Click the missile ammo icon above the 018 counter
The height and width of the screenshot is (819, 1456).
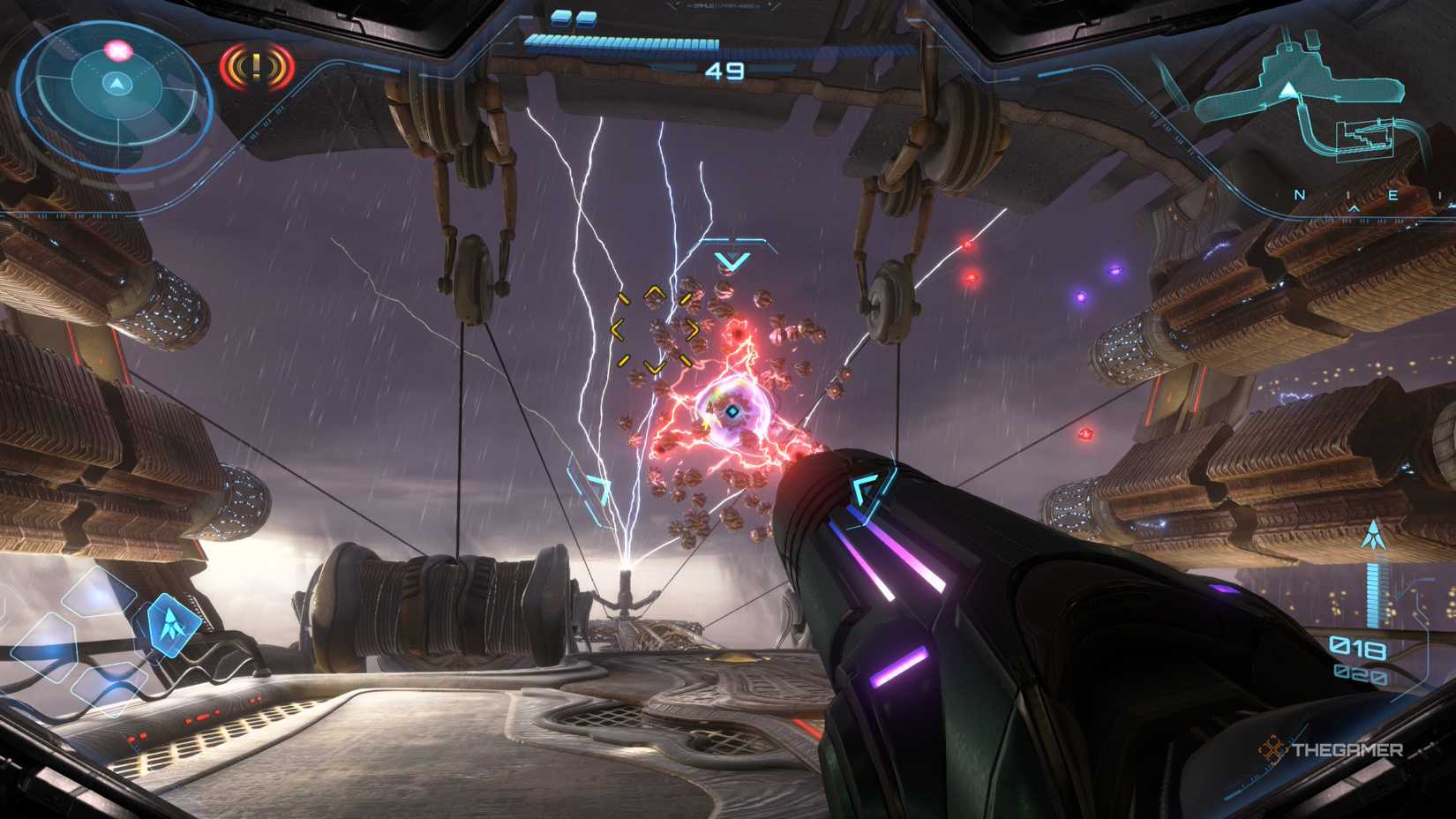click(x=1372, y=537)
